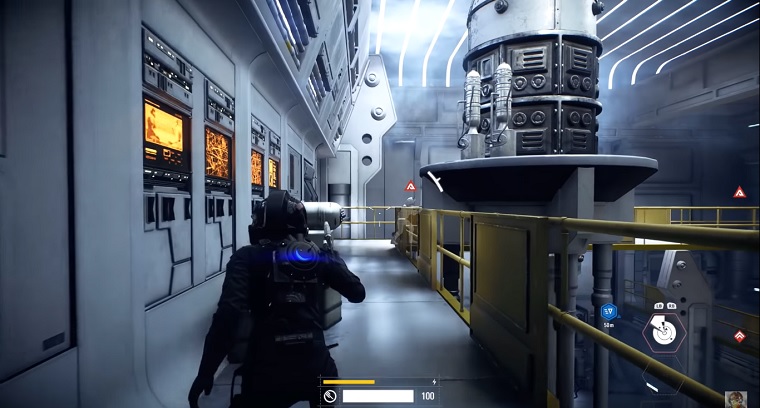760x408 pixels.
Task: Click the class emblem beside the health bar
Action: 330,396
